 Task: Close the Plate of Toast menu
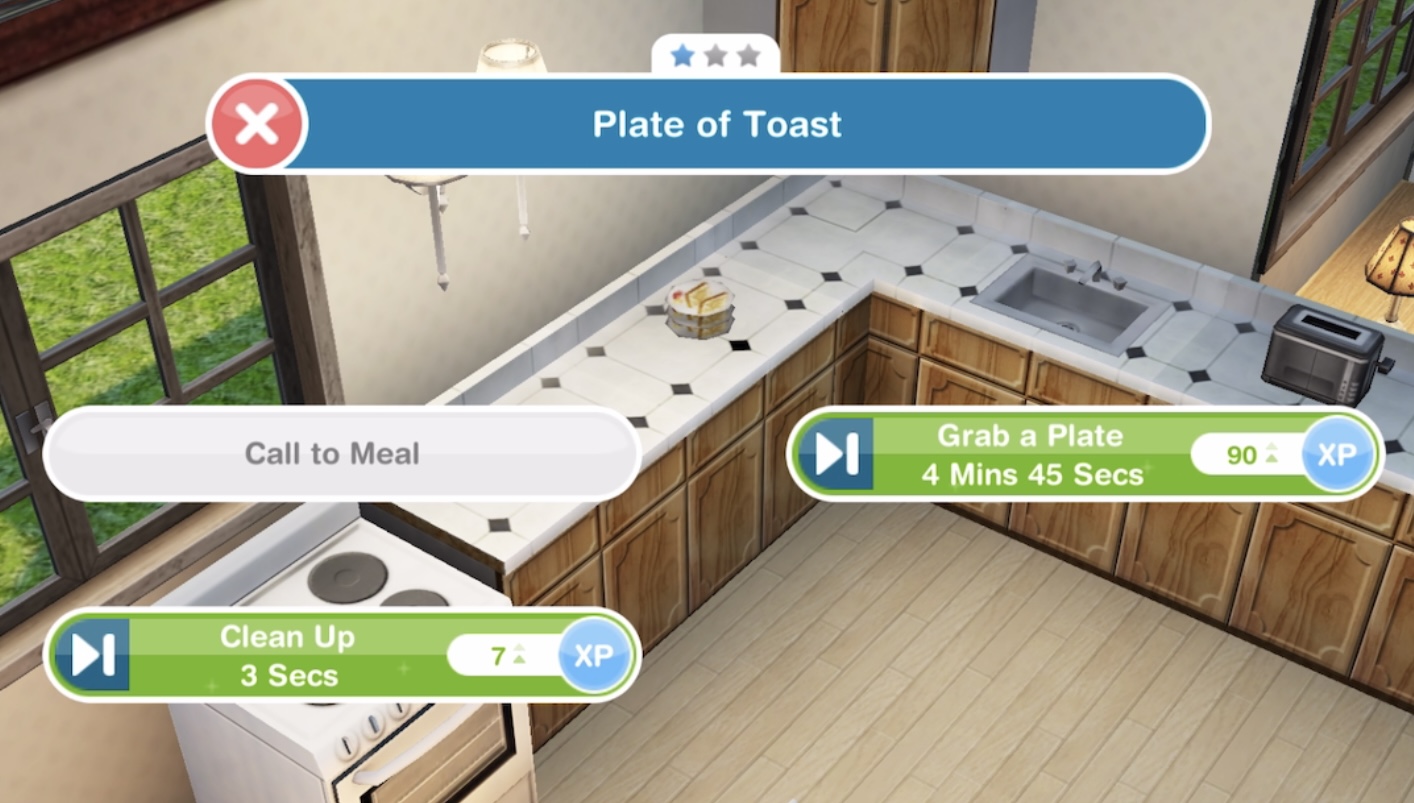[x=257, y=125]
